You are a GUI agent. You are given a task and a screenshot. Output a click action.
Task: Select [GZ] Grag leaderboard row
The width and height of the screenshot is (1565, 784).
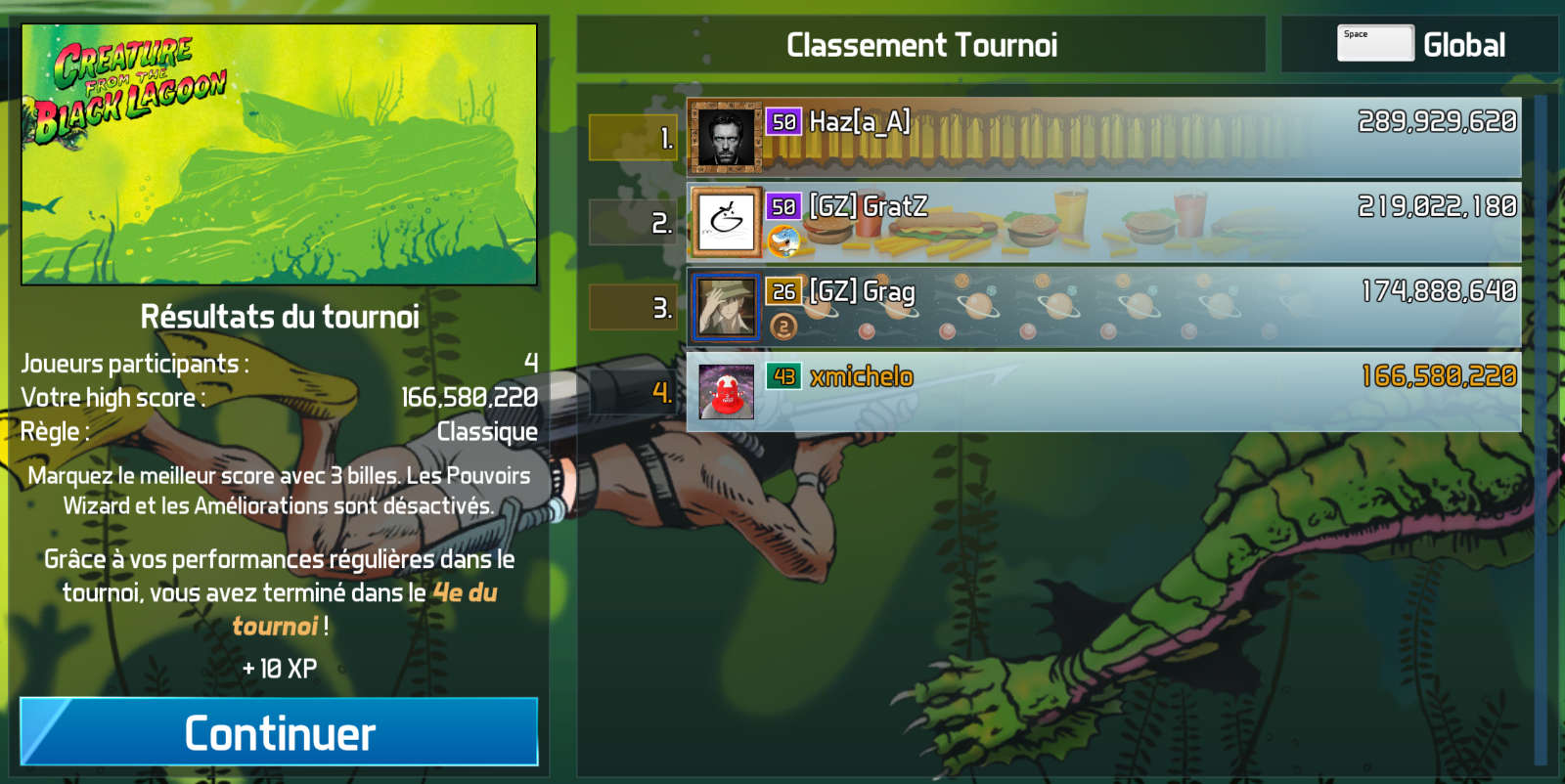pos(1103,307)
